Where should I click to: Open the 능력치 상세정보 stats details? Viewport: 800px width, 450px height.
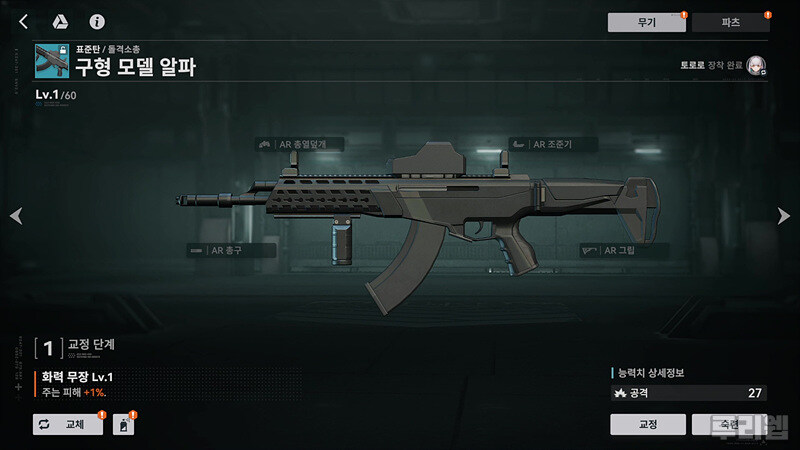[650, 373]
